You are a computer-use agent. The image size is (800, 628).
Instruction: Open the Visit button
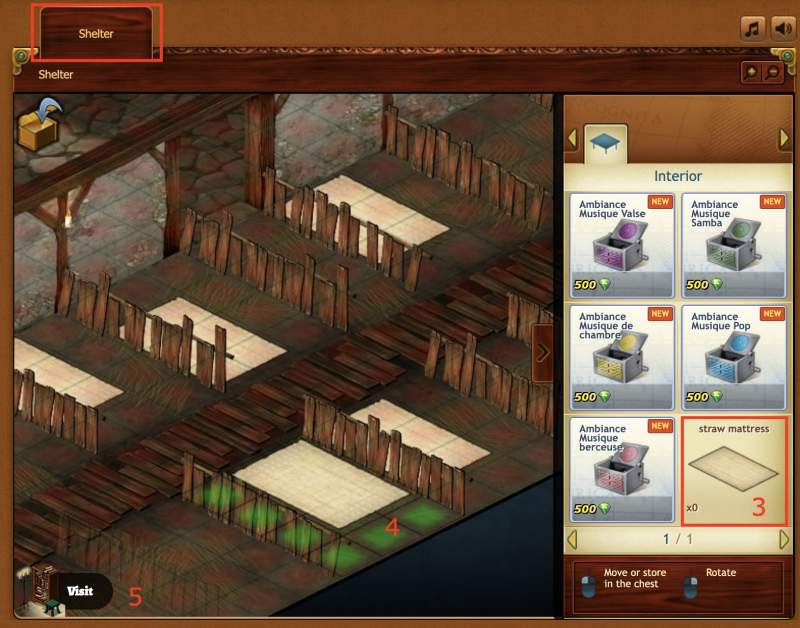79,591
